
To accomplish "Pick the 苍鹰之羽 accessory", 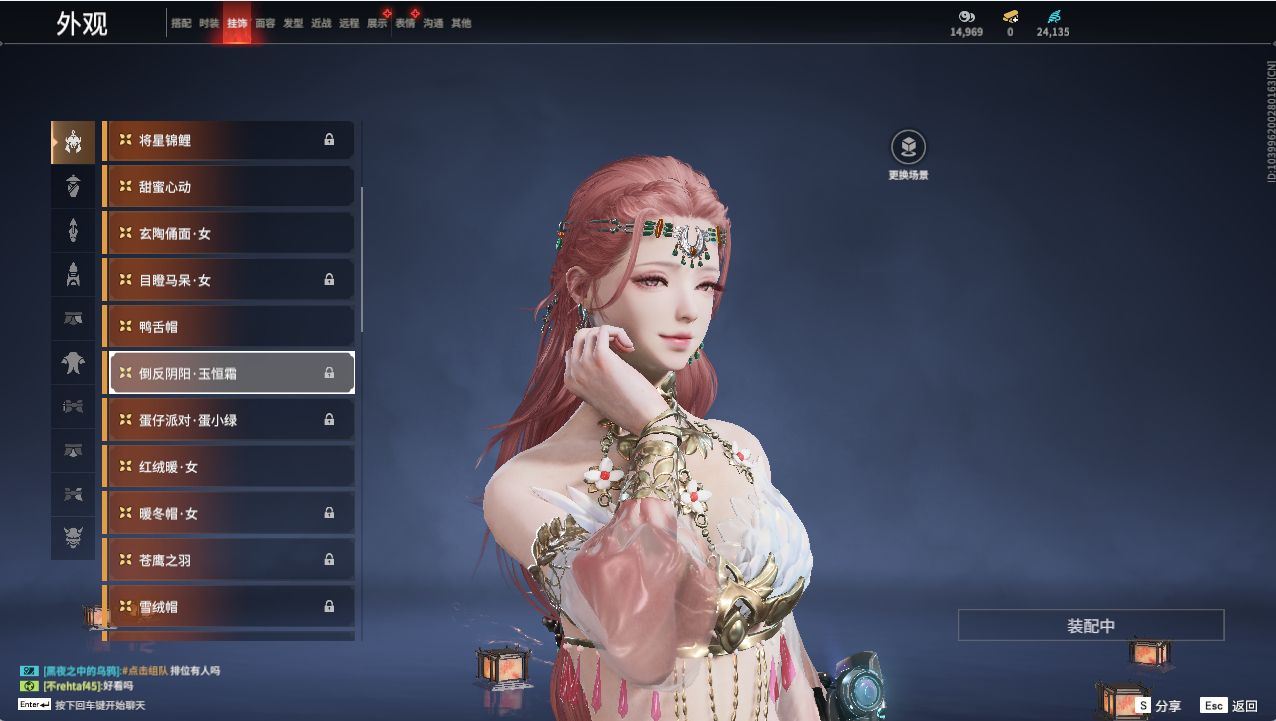I will pos(229,560).
